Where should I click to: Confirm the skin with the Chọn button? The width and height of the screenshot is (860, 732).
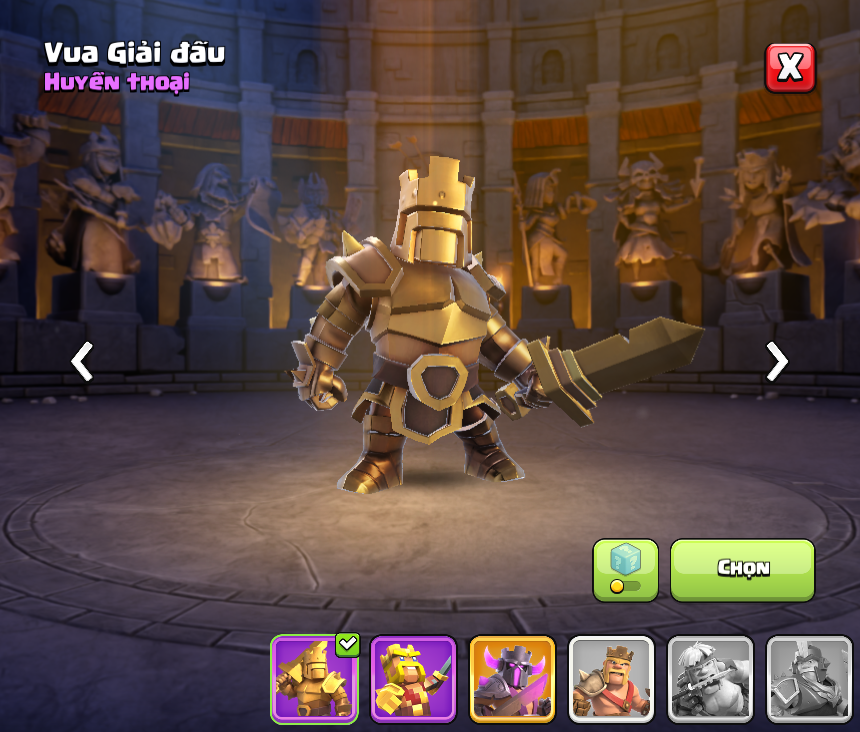742,570
